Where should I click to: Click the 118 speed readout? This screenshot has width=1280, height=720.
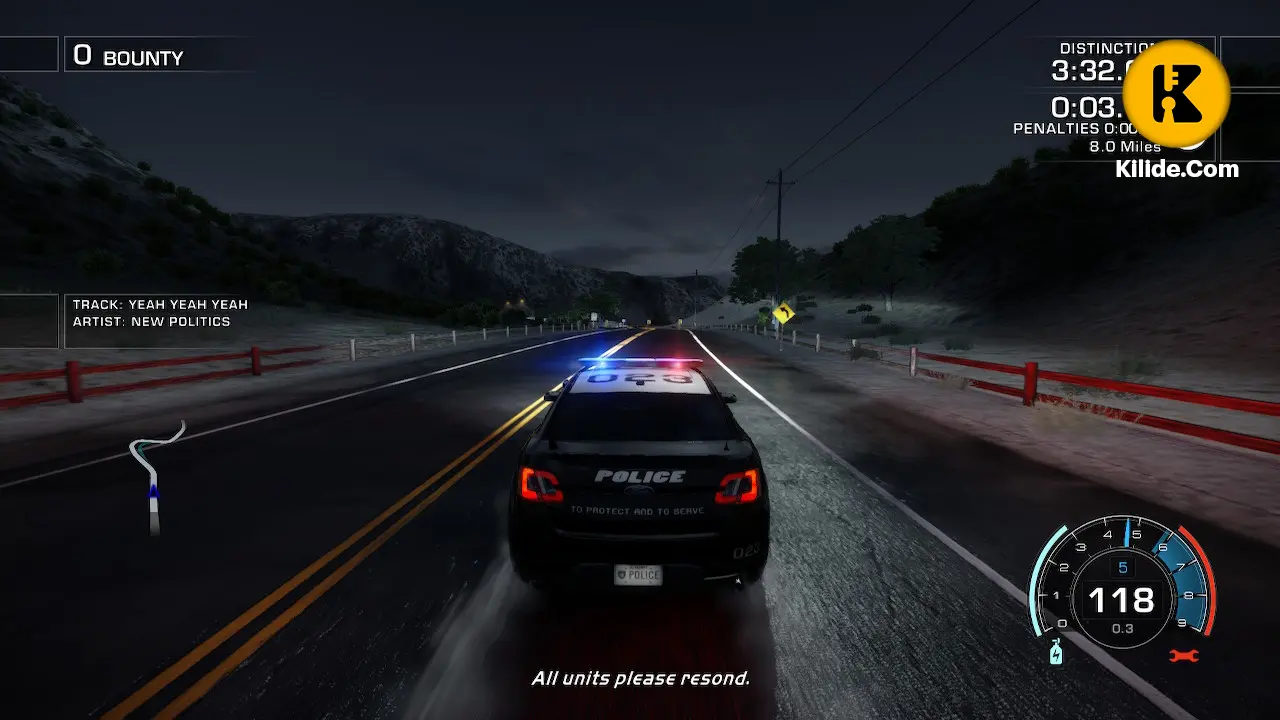1124,600
